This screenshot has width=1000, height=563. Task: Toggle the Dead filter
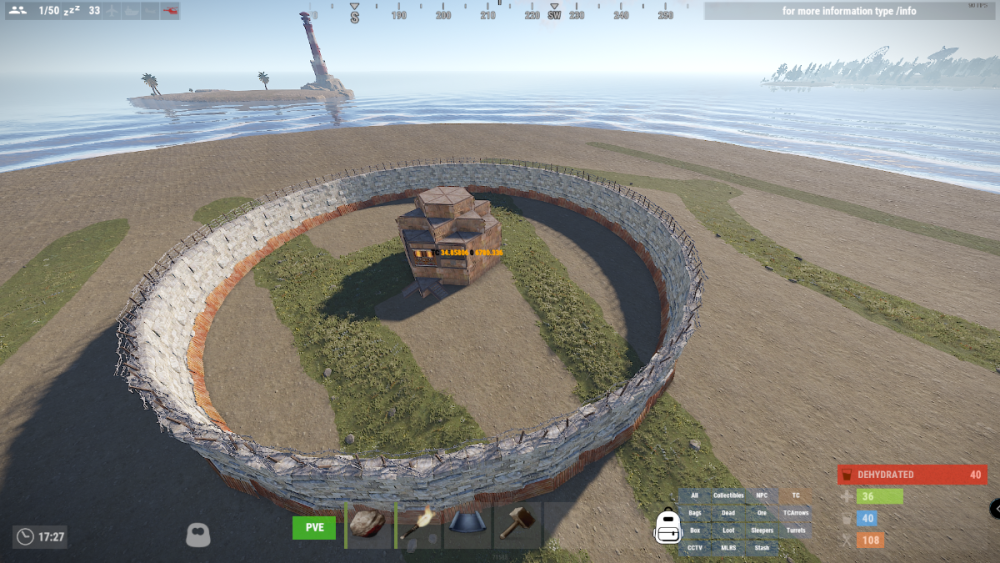point(728,513)
